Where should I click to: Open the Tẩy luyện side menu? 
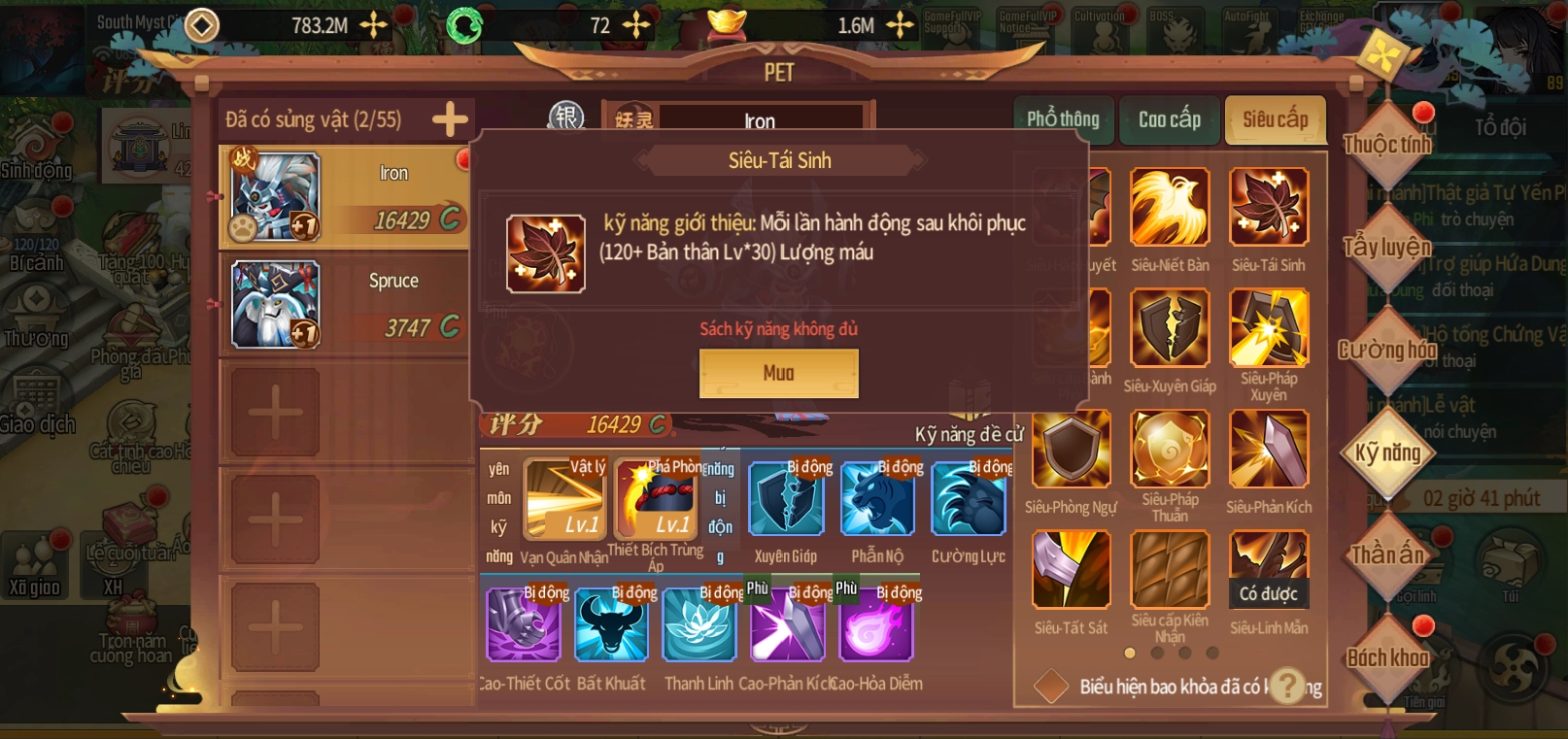click(1387, 247)
